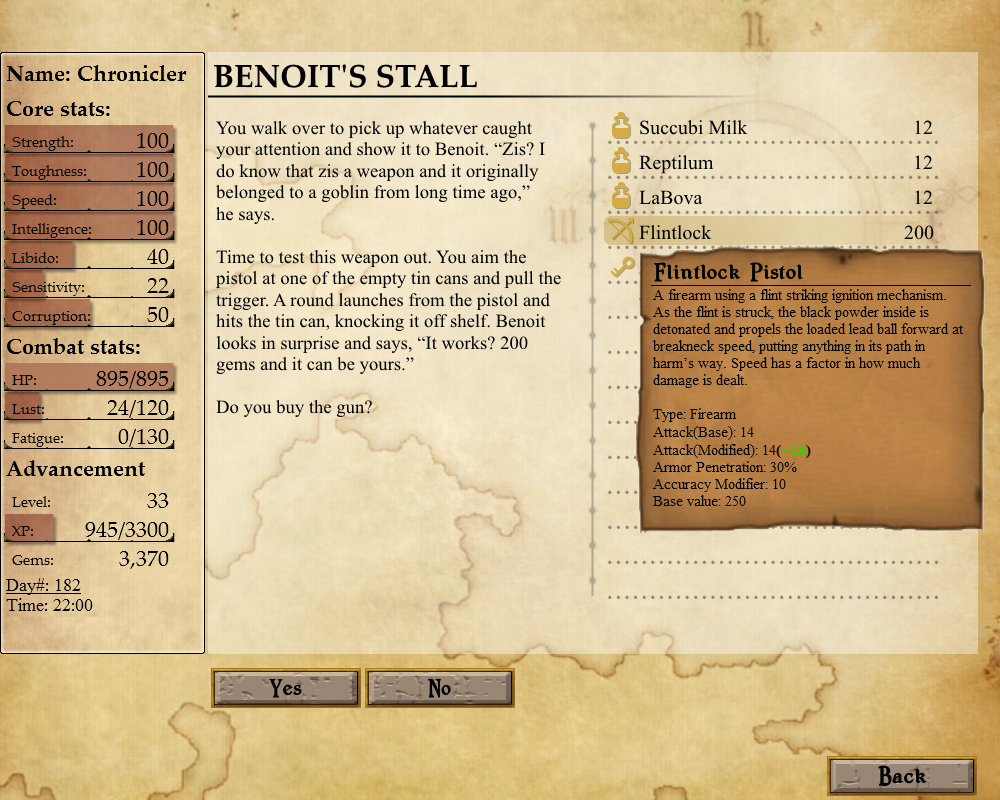Viewport: 1000px width, 800px height.
Task: Open the Day# link in stats panel
Action: [x=44, y=585]
